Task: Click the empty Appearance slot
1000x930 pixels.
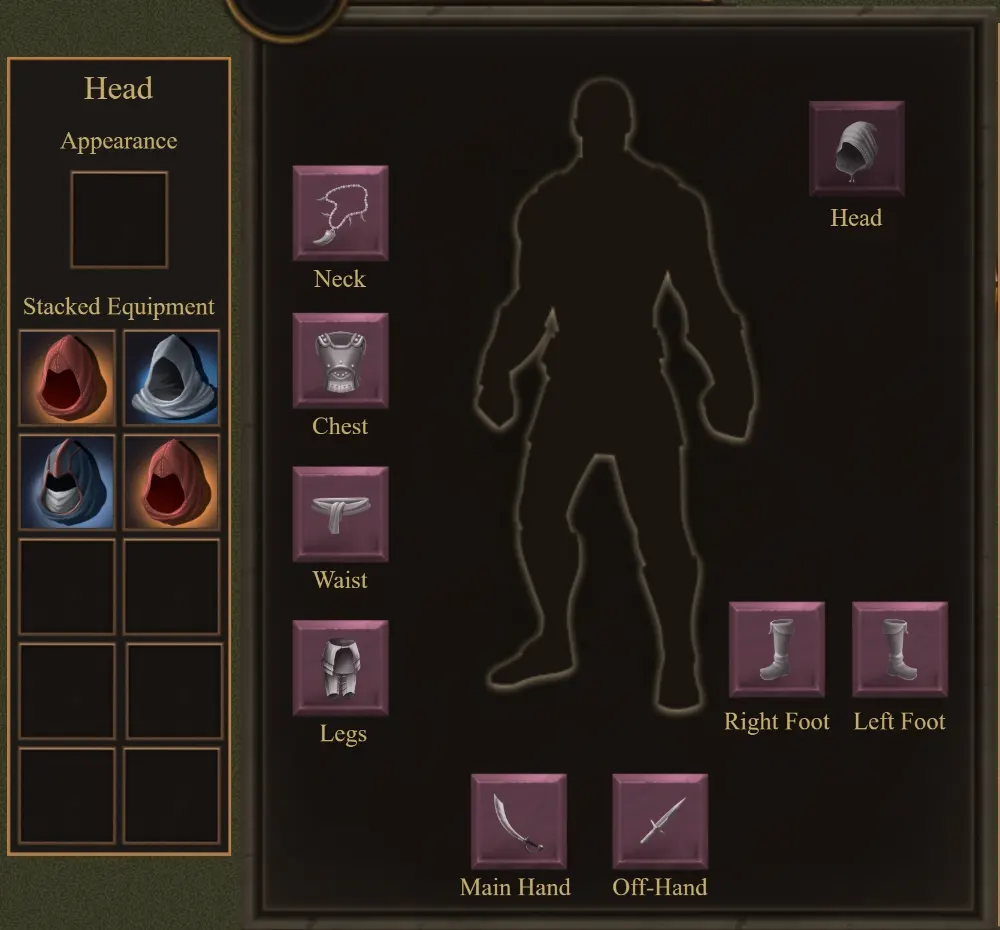Action: coord(119,220)
